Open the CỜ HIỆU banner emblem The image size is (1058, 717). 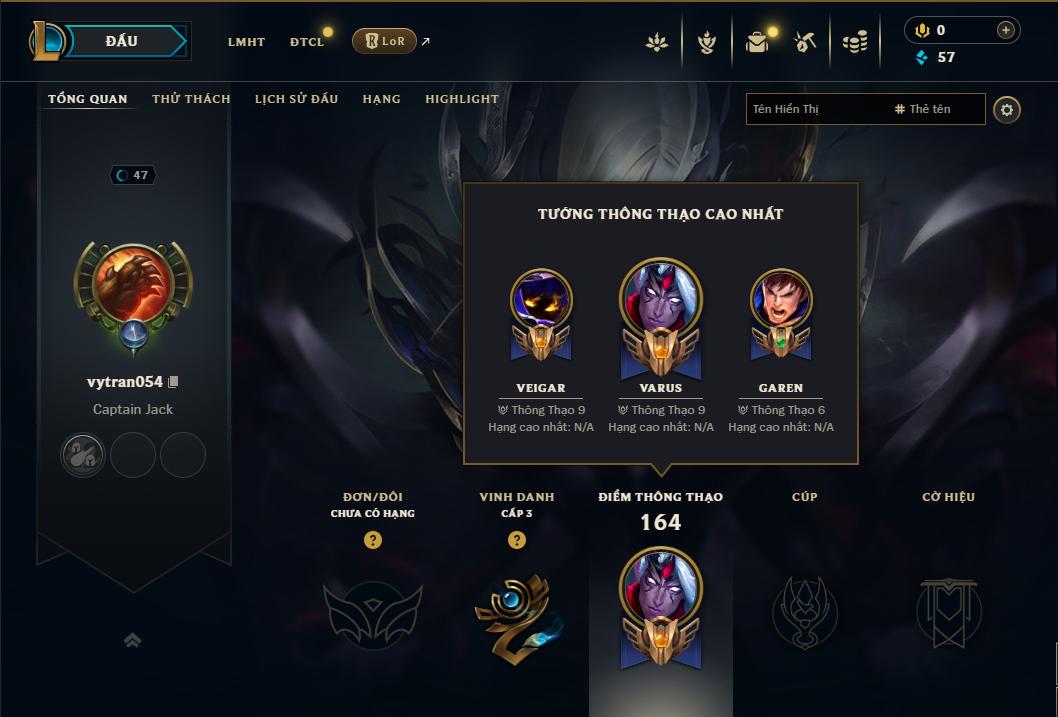click(x=949, y=612)
